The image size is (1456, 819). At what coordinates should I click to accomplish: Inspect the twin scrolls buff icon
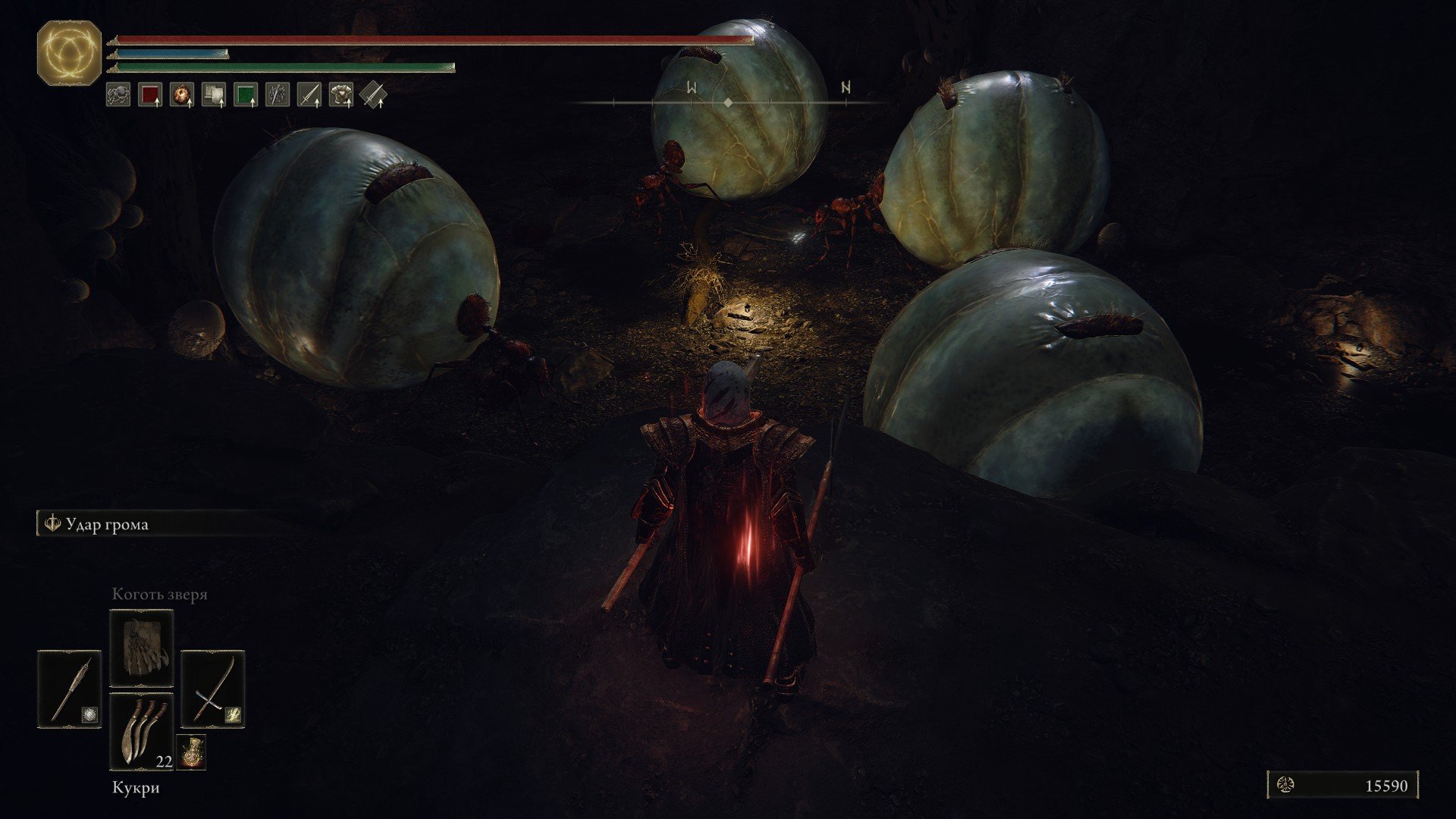click(x=214, y=95)
